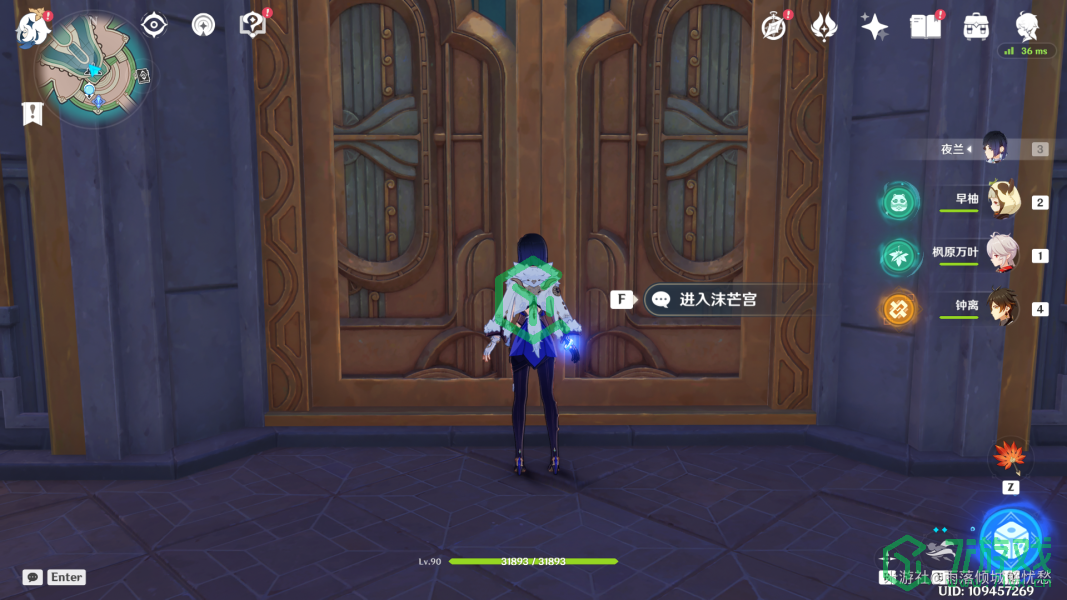Open the Wish four-pointed star icon
Viewport: 1067px width, 600px height.
coord(875,27)
